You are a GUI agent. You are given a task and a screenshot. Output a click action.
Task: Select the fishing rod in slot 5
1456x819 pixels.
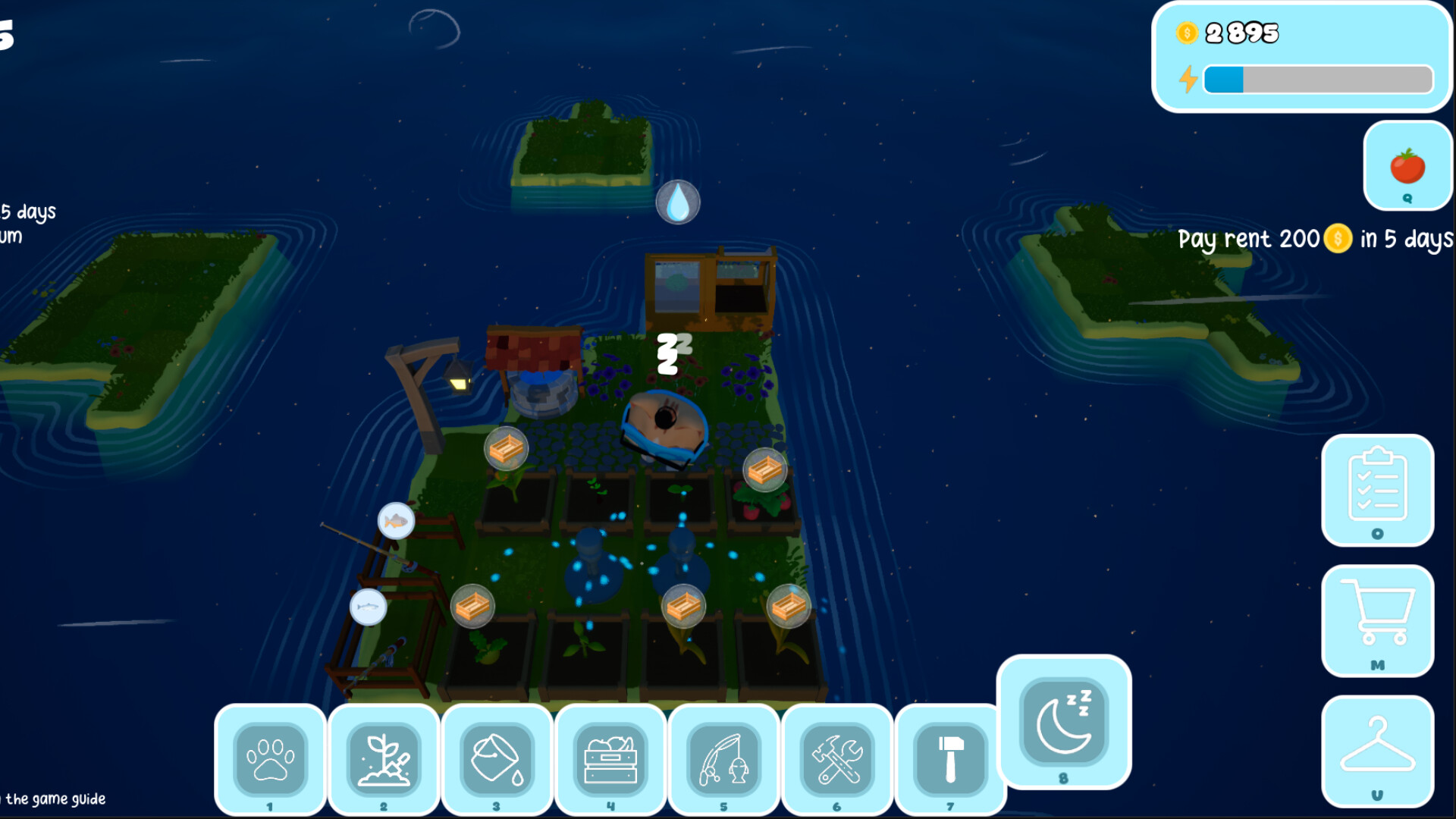(x=724, y=761)
